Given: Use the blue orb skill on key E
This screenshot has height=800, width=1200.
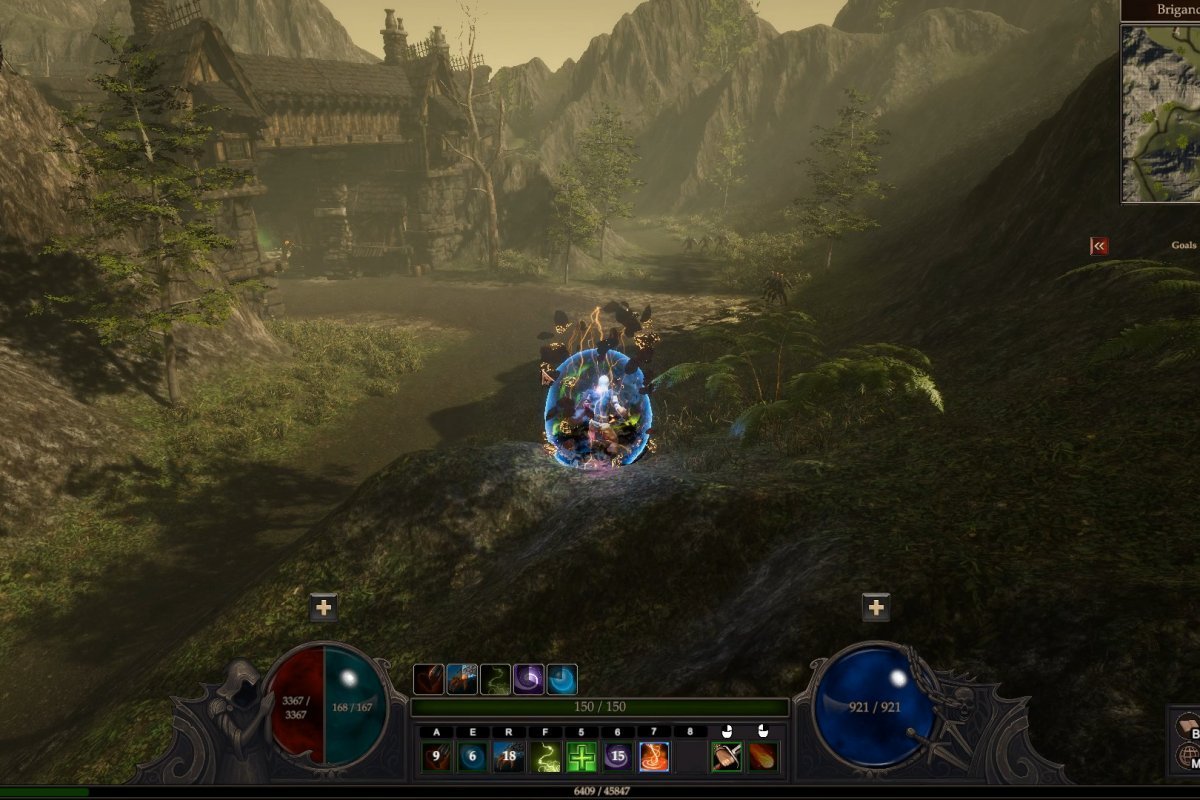Looking at the screenshot, I should point(473,757).
